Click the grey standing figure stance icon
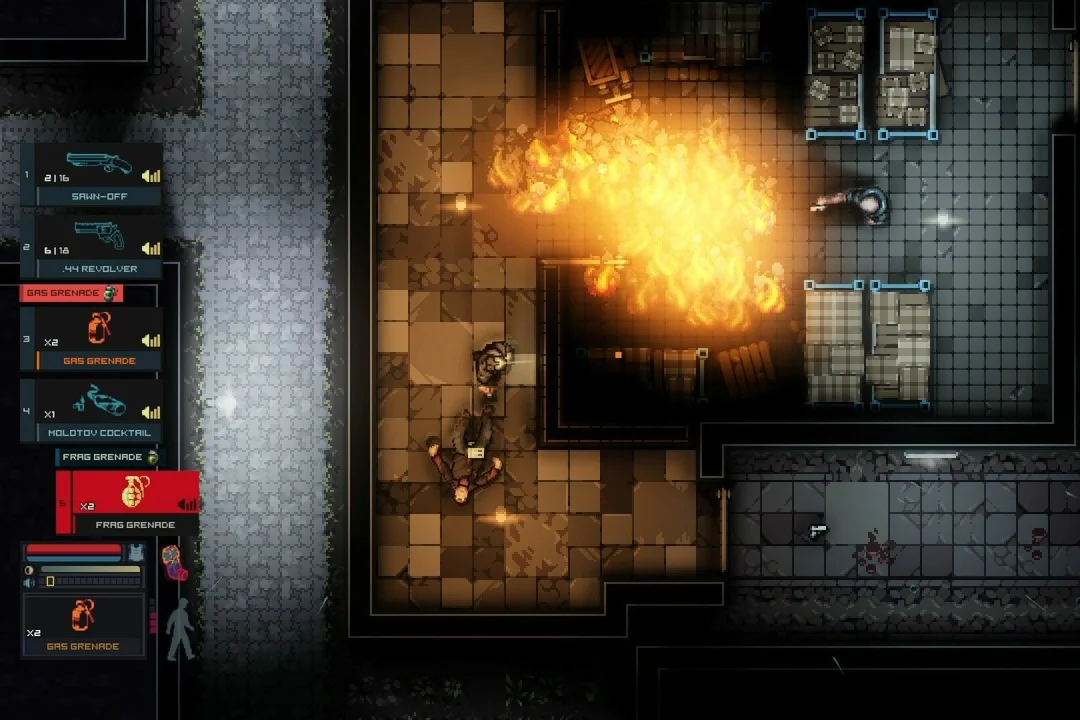Image resolution: width=1080 pixels, height=720 pixels. click(x=179, y=630)
